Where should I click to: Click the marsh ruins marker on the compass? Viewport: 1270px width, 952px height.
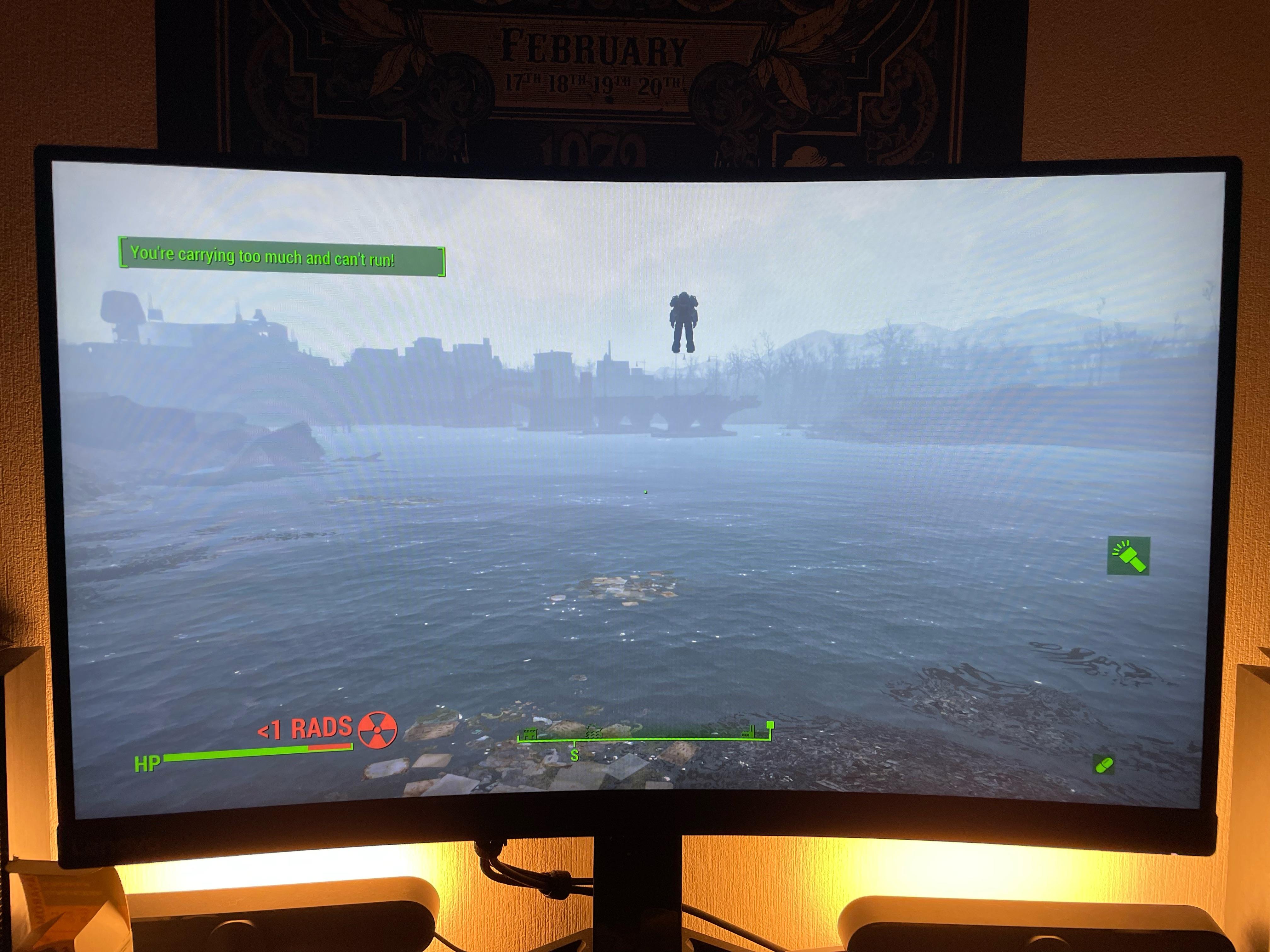[x=594, y=732]
